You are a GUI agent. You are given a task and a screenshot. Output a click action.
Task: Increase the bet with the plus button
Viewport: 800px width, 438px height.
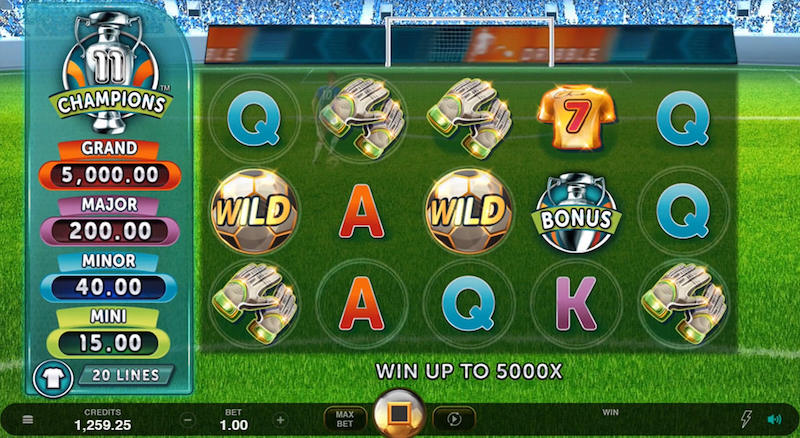pos(280,420)
